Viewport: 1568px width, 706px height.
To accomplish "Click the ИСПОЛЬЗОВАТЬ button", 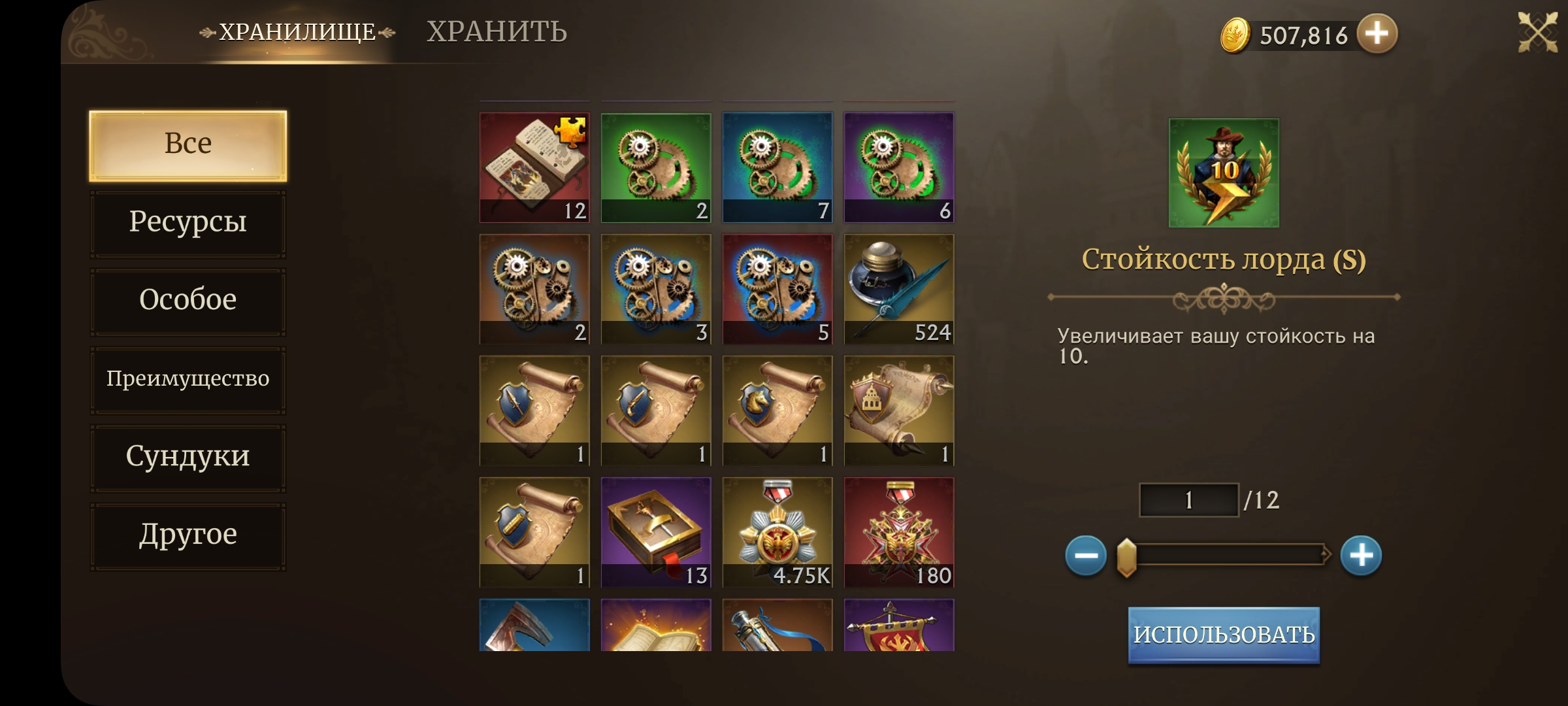I will [x=1224, y=635].
